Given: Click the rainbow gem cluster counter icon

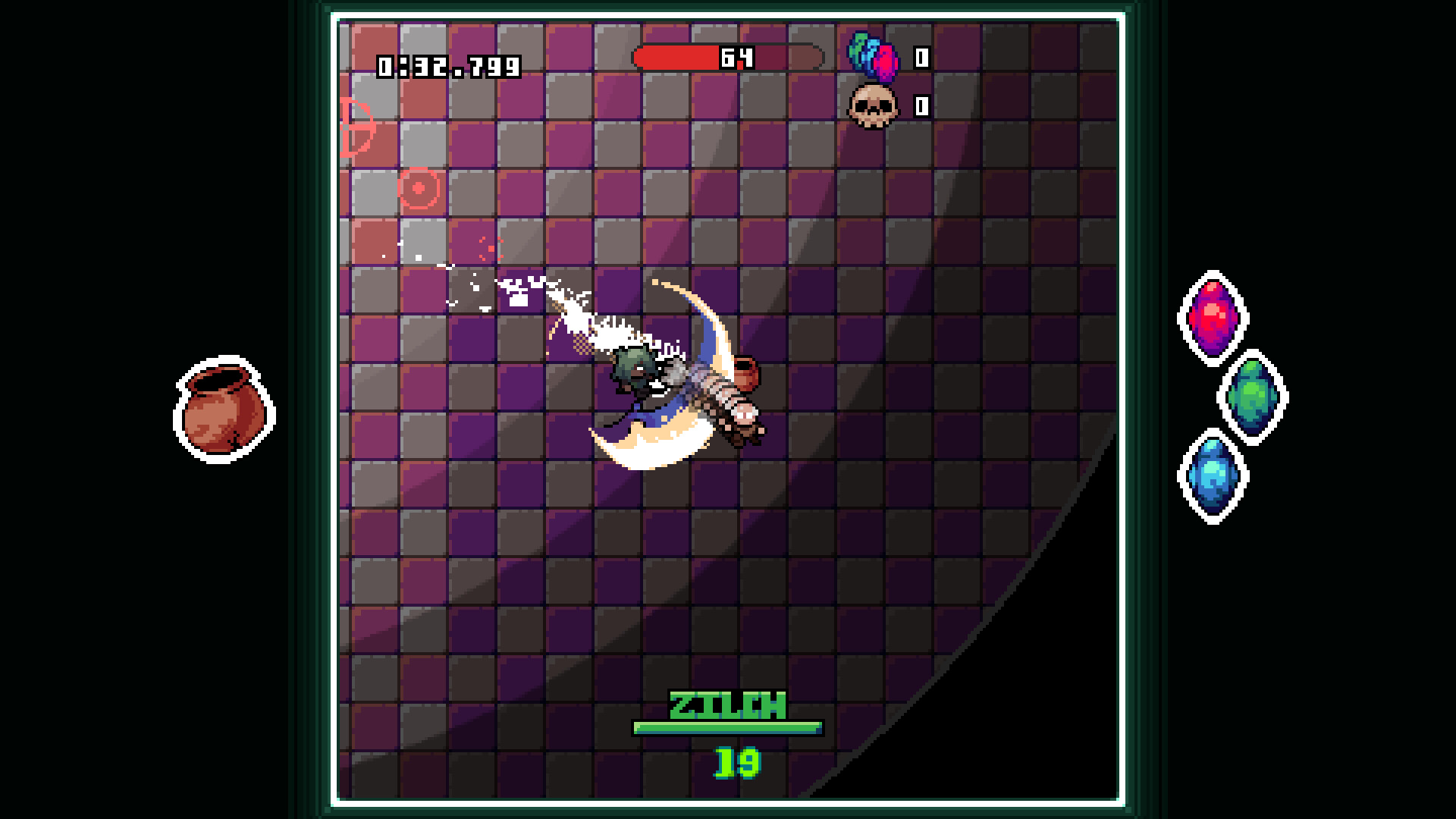Looking at the screenshot, I should point(873,56).
